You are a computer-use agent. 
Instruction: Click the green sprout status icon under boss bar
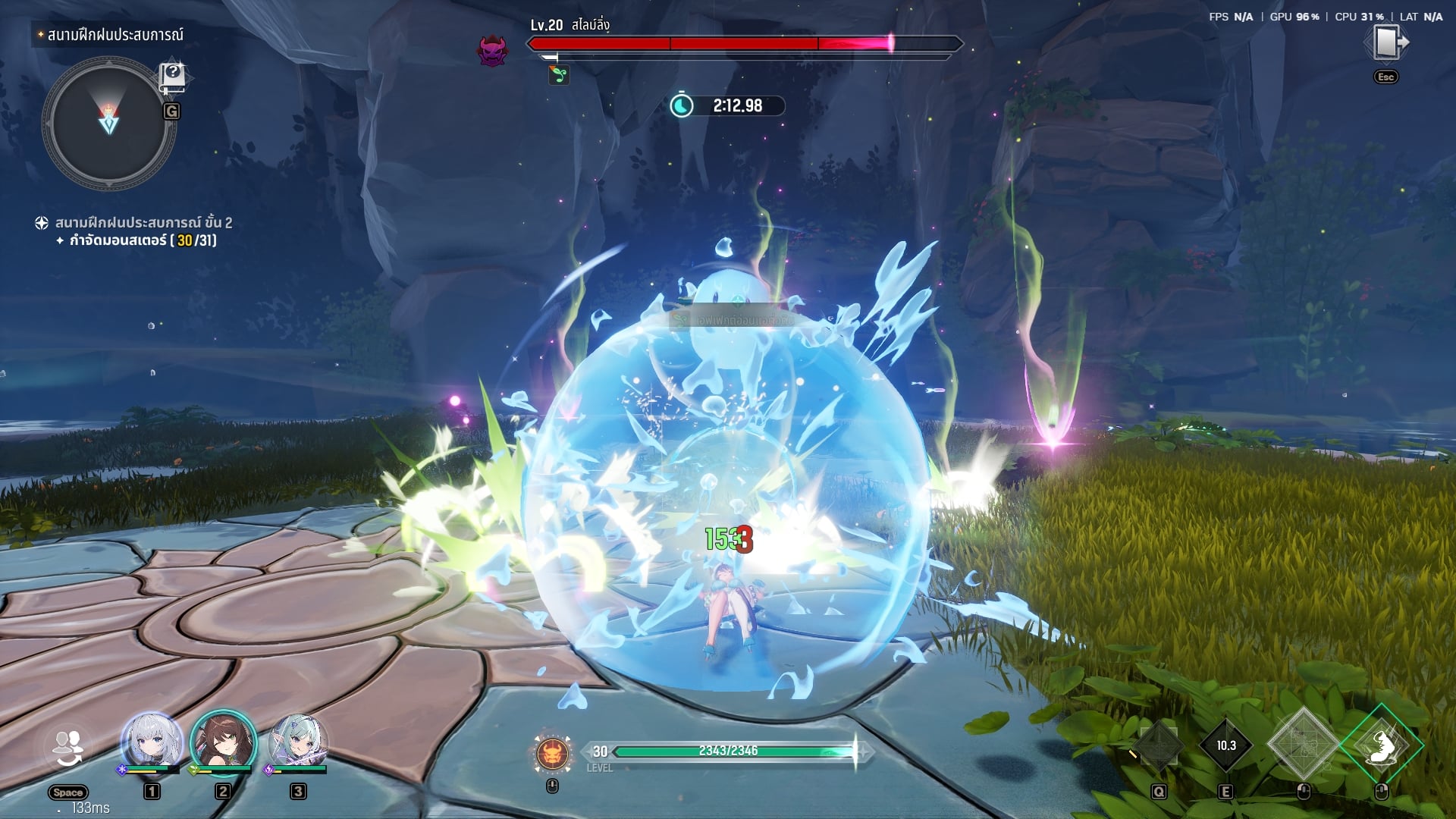pos(559,75)
